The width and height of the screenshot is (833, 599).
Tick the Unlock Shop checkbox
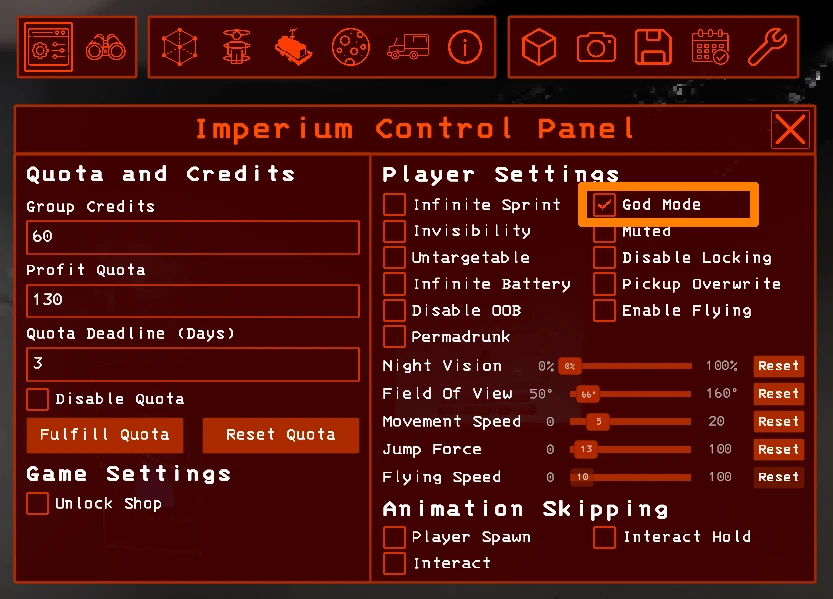click(38, 503)
